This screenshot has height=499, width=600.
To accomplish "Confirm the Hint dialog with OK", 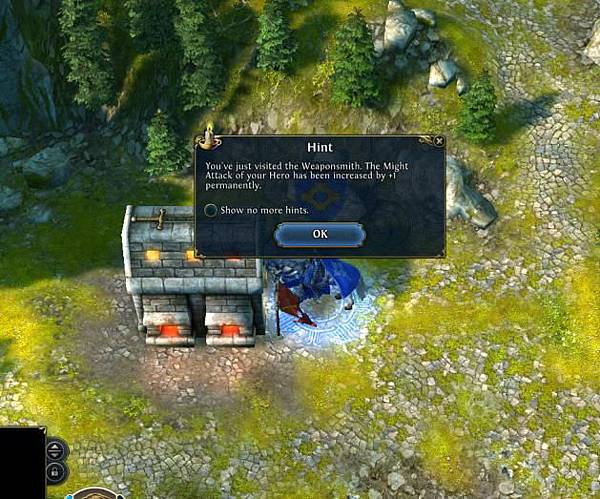I will (x=319, y=234).
